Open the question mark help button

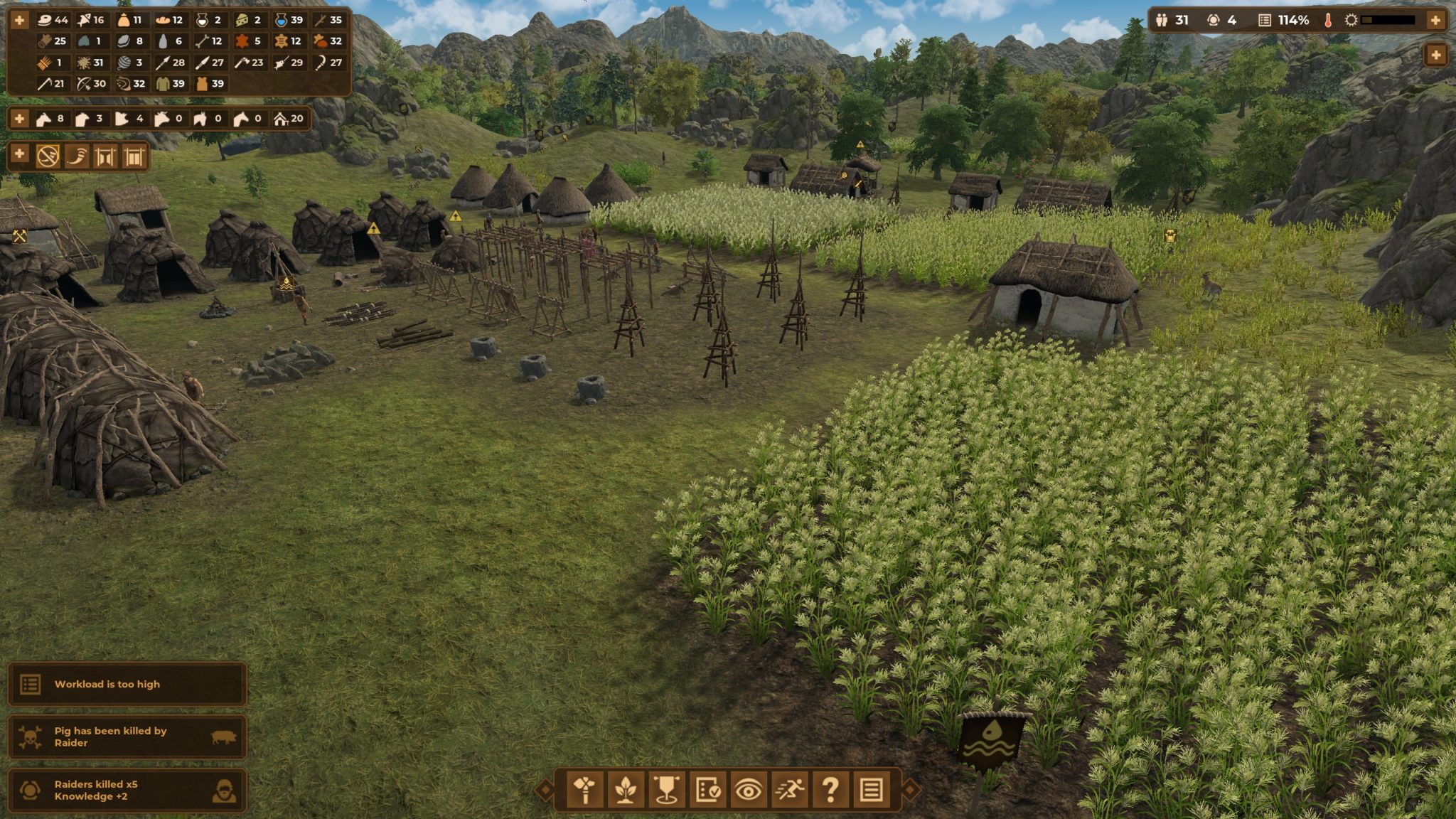(x=830, y=789)
